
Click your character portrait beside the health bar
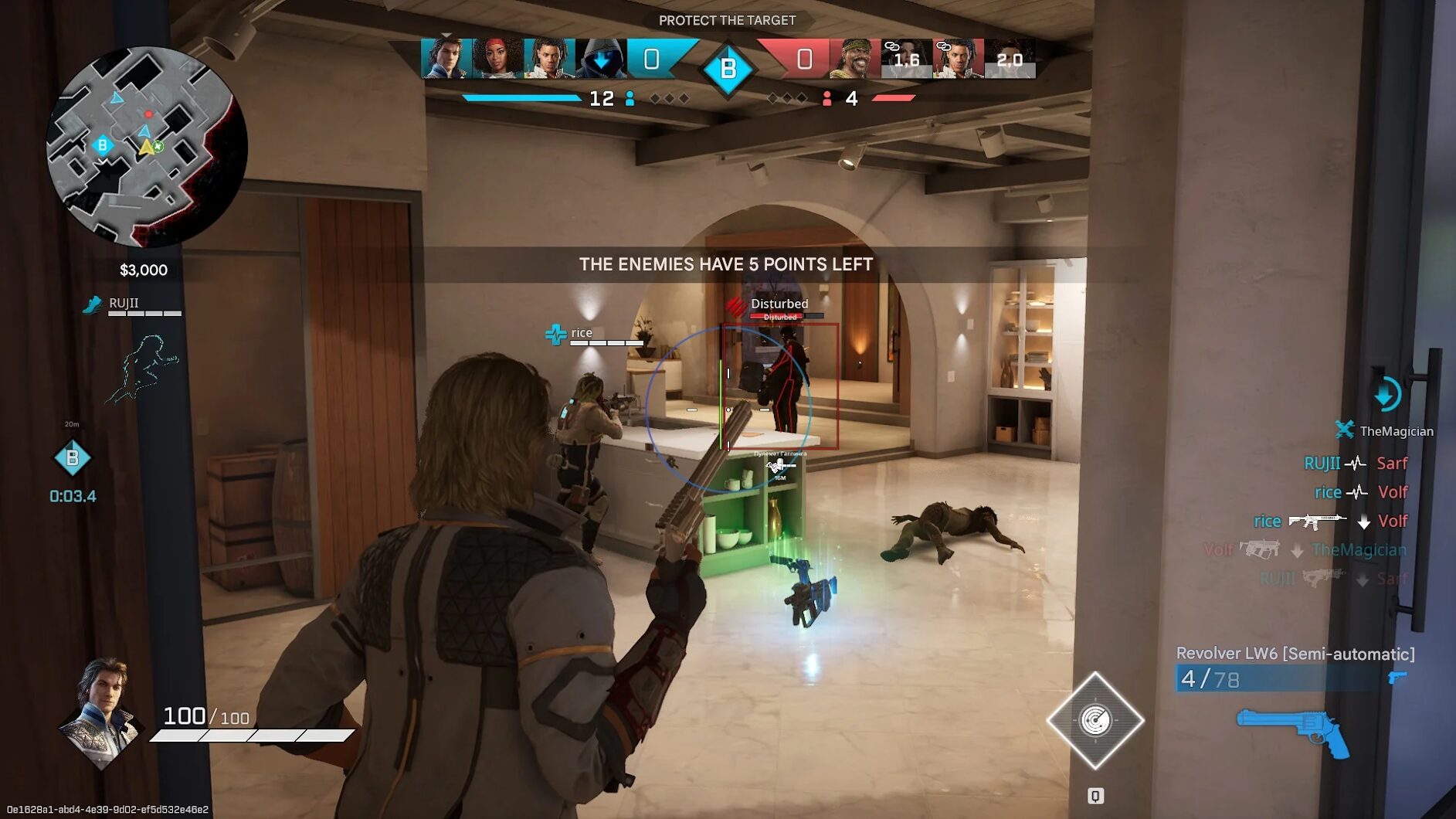[x=101, y=712]
